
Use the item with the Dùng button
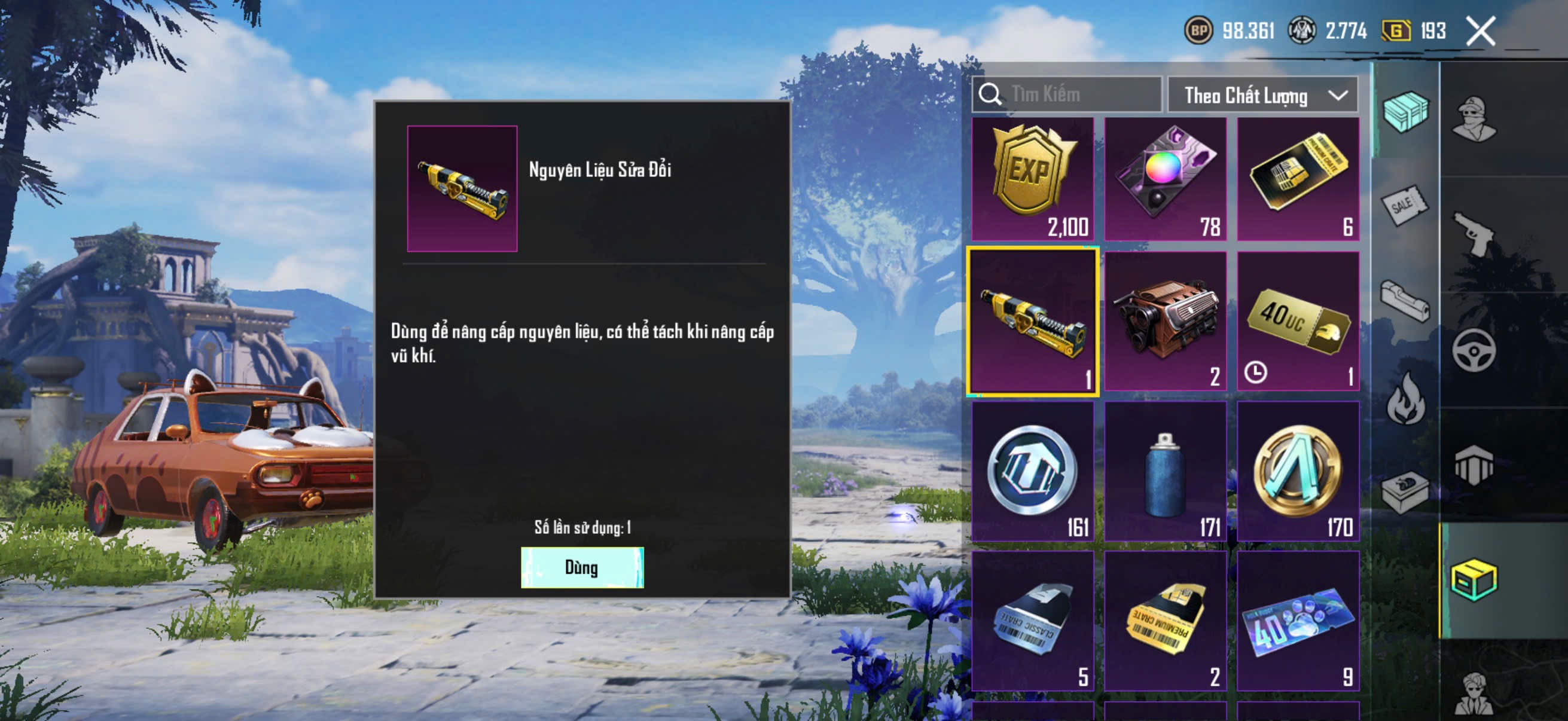581,567
